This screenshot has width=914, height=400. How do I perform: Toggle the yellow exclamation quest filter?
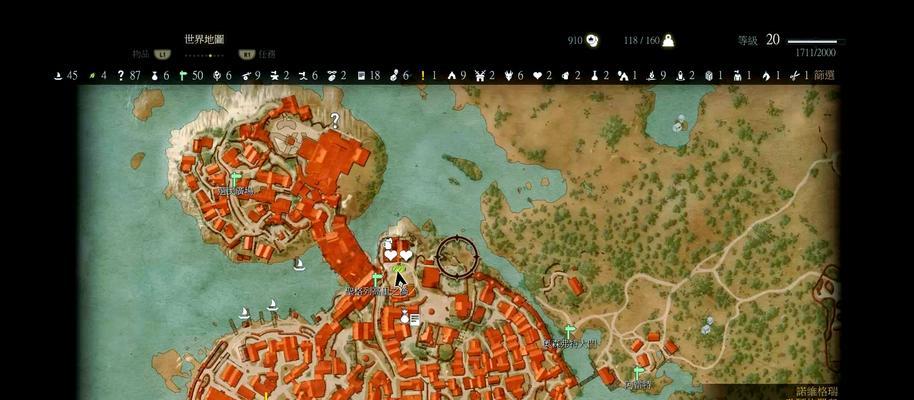point(422,75)
